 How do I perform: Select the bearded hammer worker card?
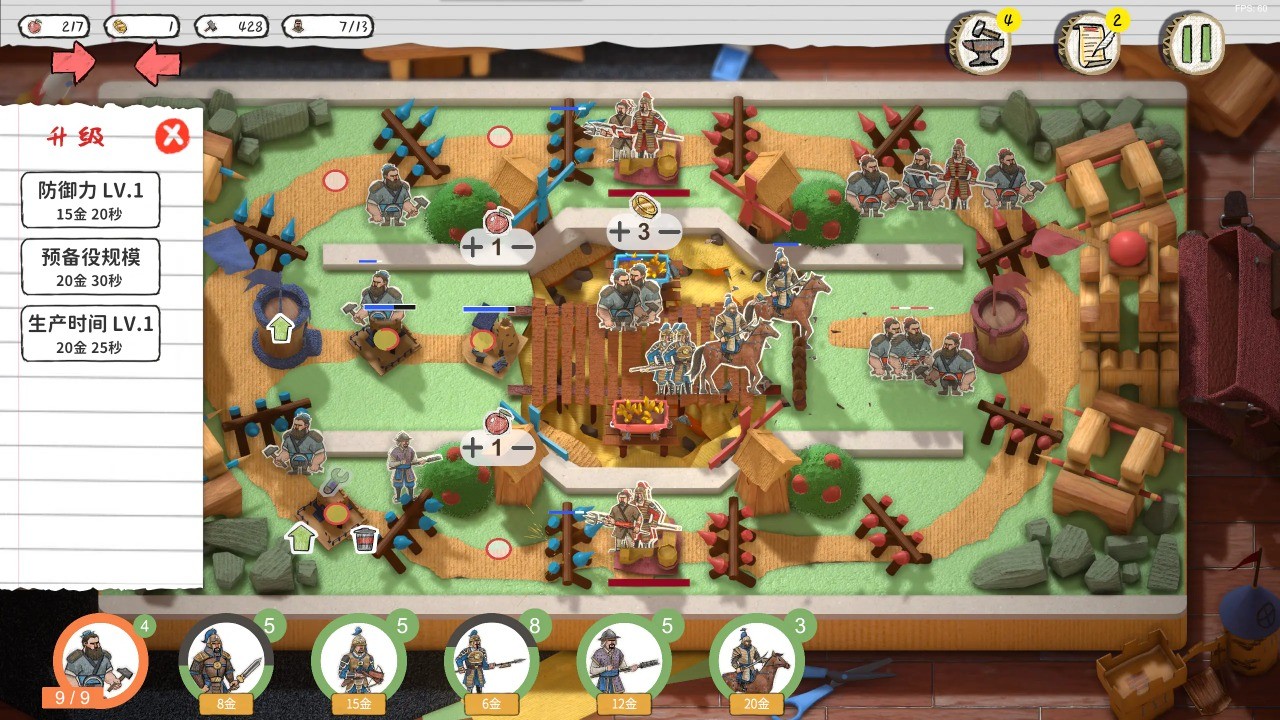[x=100, y=659]
